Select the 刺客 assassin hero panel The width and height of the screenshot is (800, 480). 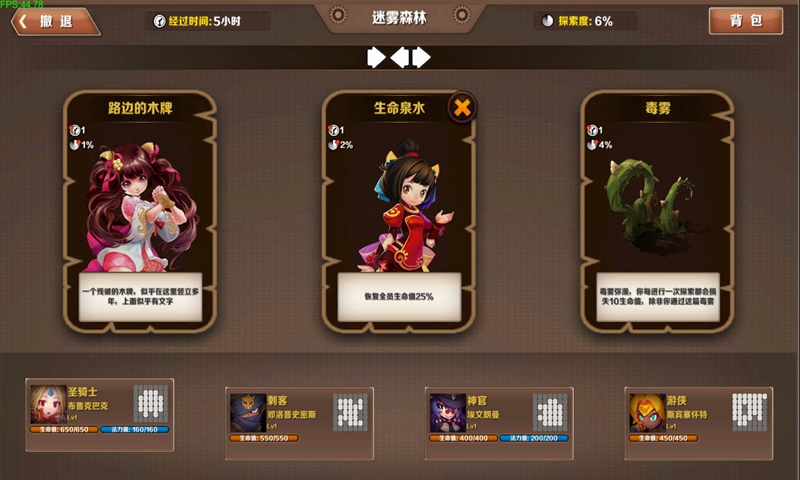pos(300,415)
